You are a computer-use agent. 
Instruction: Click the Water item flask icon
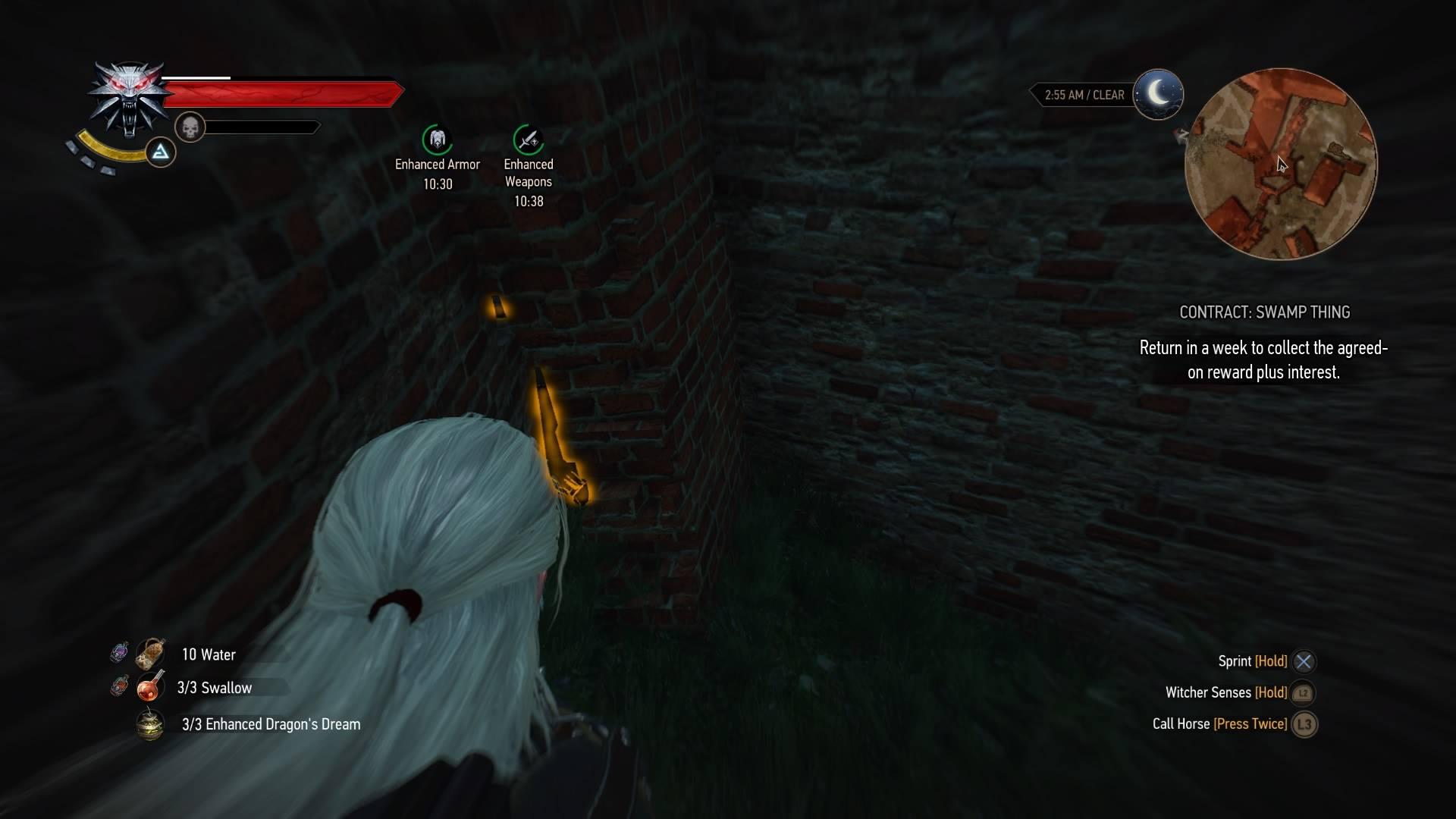tap(150, 654)
